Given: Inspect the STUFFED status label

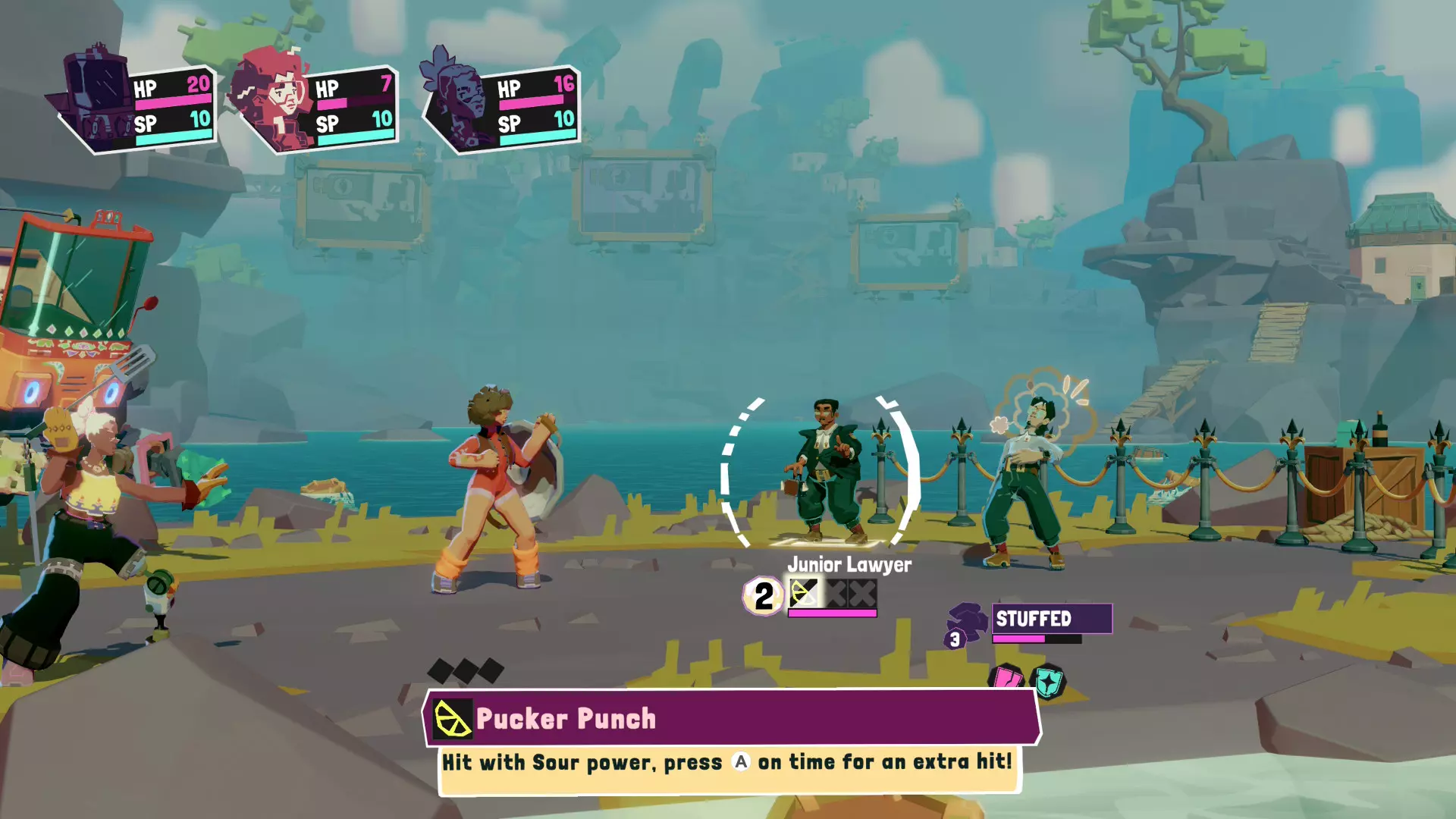Looking at the screenshot, I should tap(1051, 619).
